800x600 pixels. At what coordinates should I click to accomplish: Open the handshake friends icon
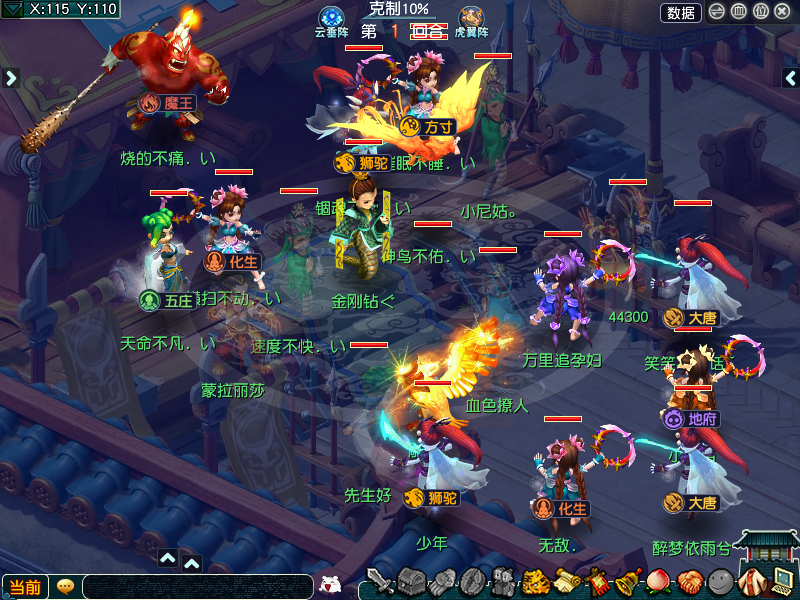688,581
